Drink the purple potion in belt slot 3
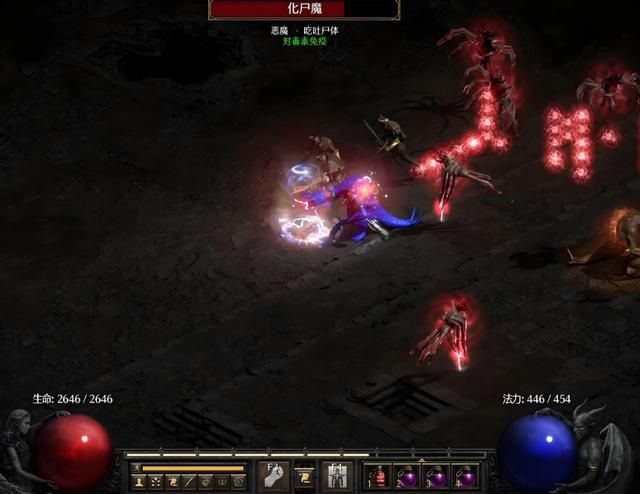The width and height of the screenshot is (640, 494). click(x=436, y=476)
